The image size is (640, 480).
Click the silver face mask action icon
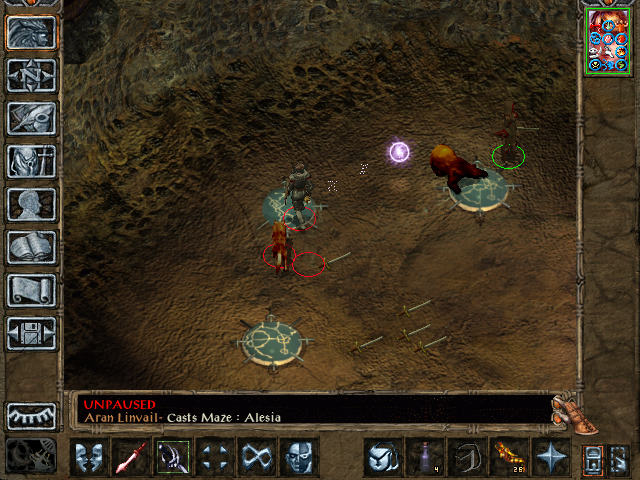click(x=299, y=458)
